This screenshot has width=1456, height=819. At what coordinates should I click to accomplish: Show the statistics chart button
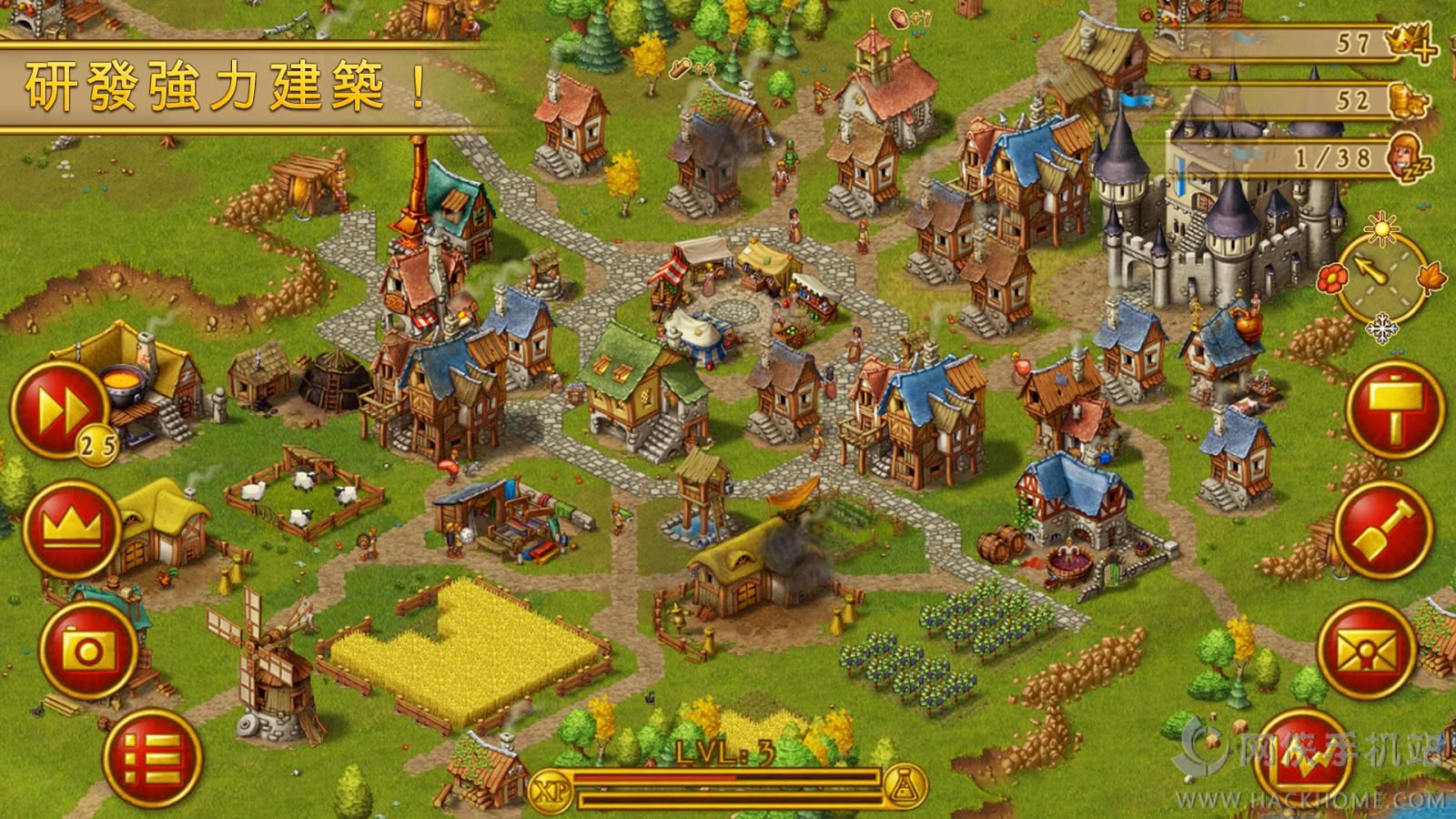(1303, 761)
